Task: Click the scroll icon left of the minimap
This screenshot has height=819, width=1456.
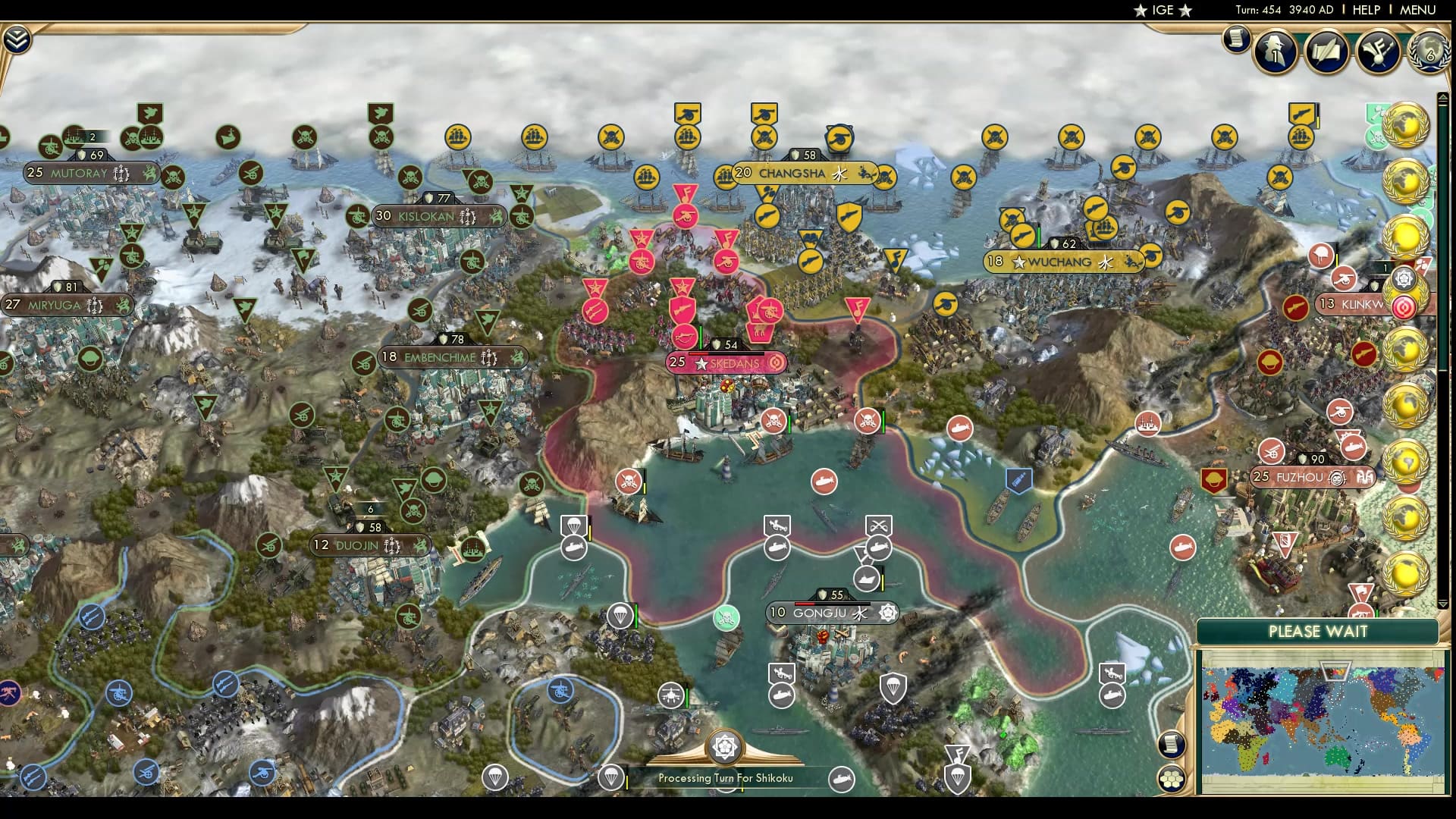Action: pos(1172,744)
